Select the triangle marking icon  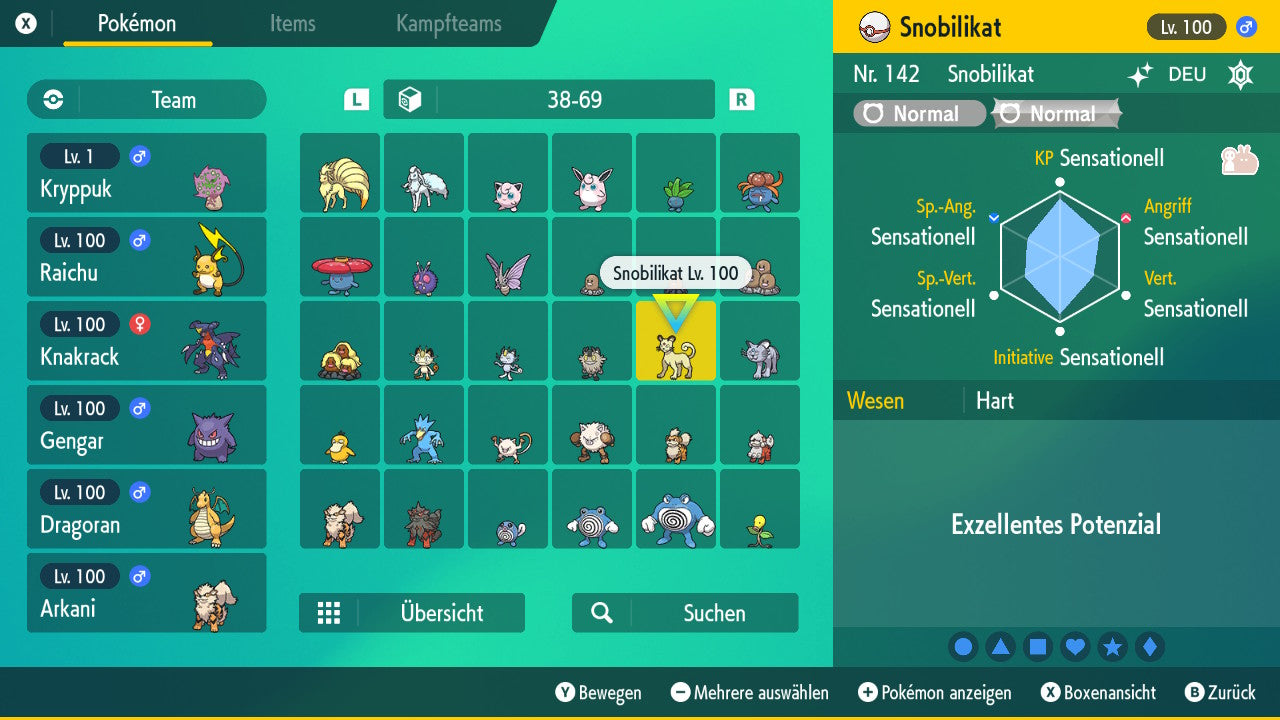pyautogui.click(x=1000, y=647)
